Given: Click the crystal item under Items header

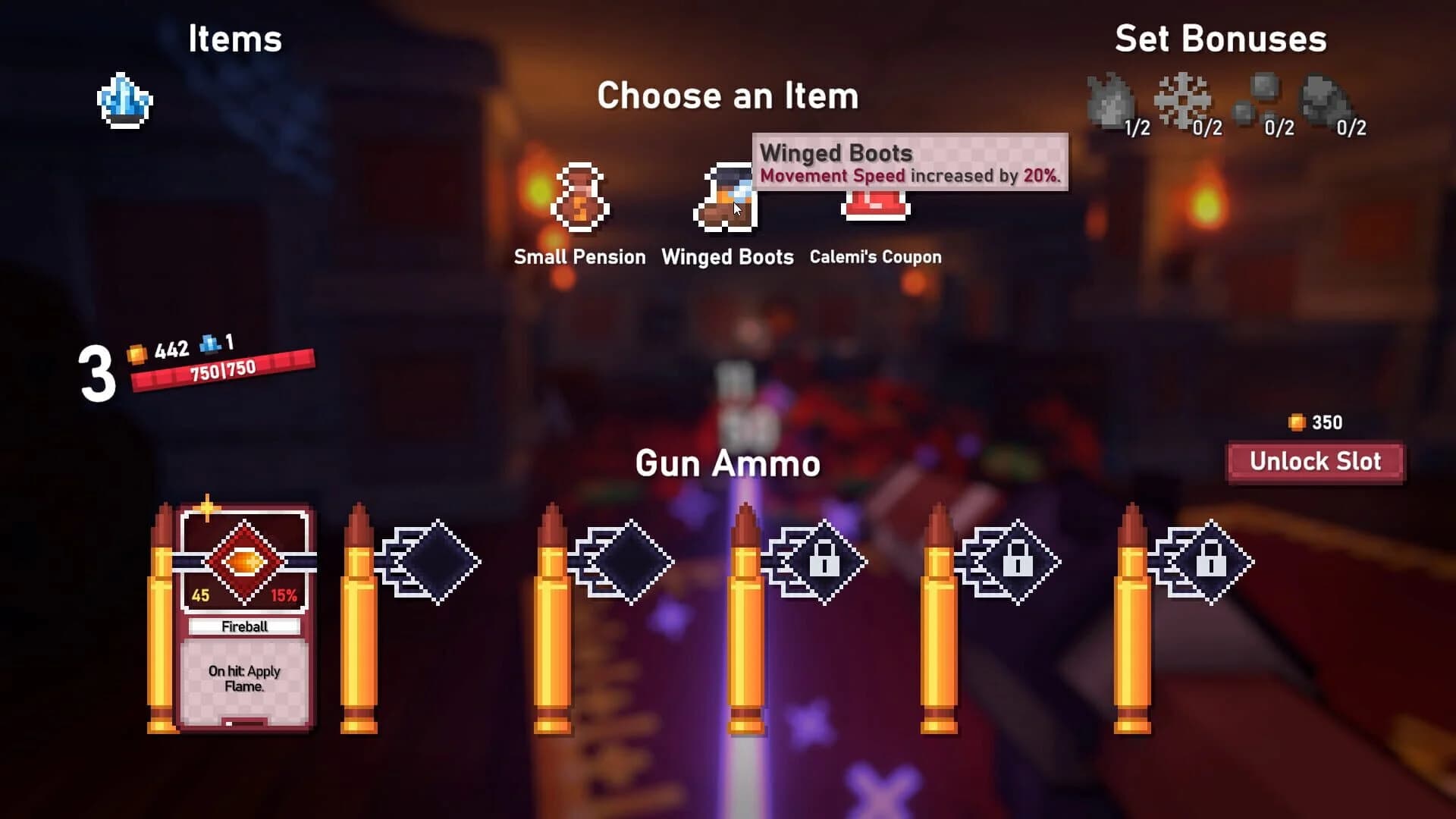Looking at the screenshot, I should click(125, 99).
